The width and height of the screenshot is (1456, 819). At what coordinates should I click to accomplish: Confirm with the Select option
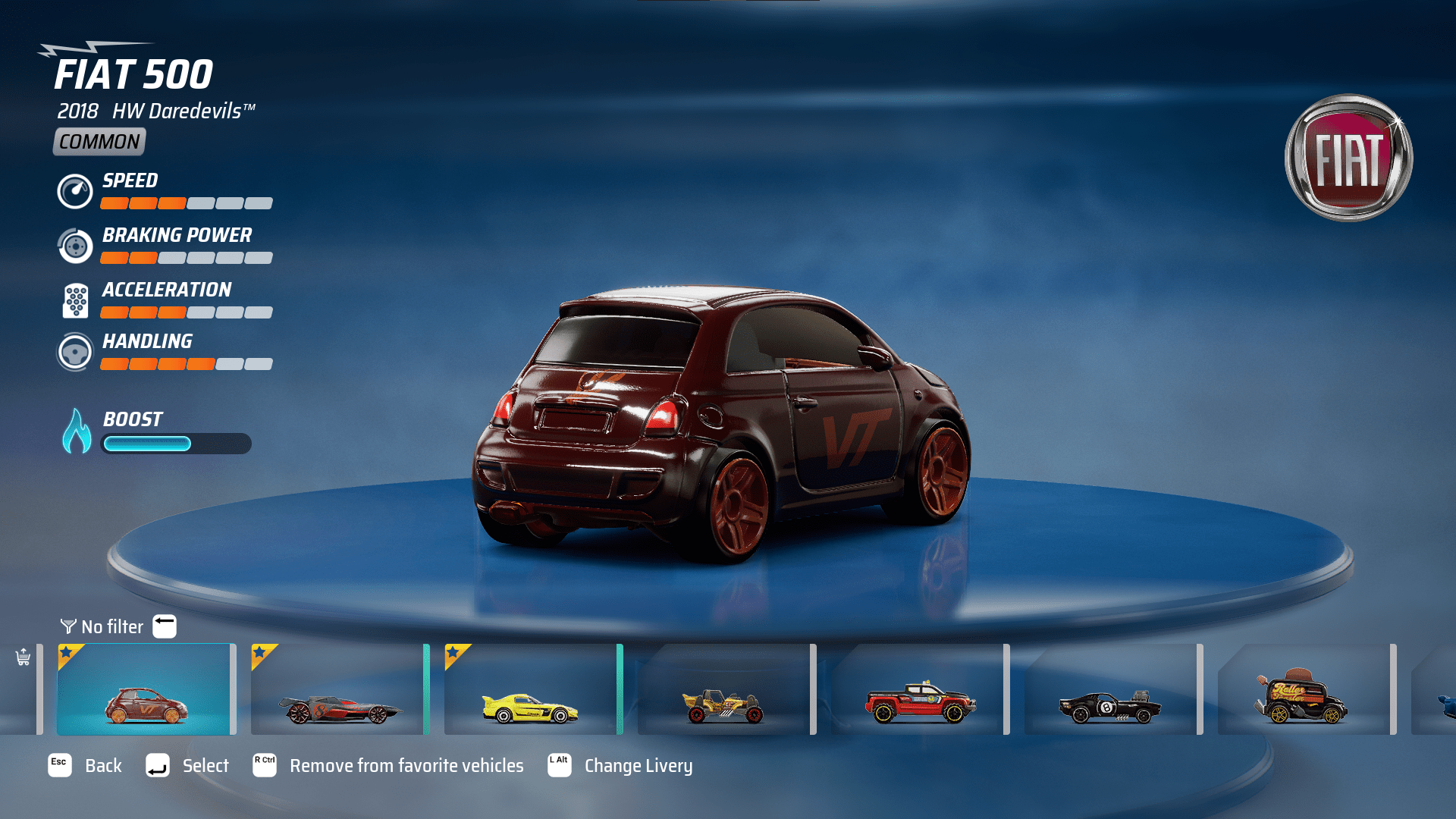187,766
